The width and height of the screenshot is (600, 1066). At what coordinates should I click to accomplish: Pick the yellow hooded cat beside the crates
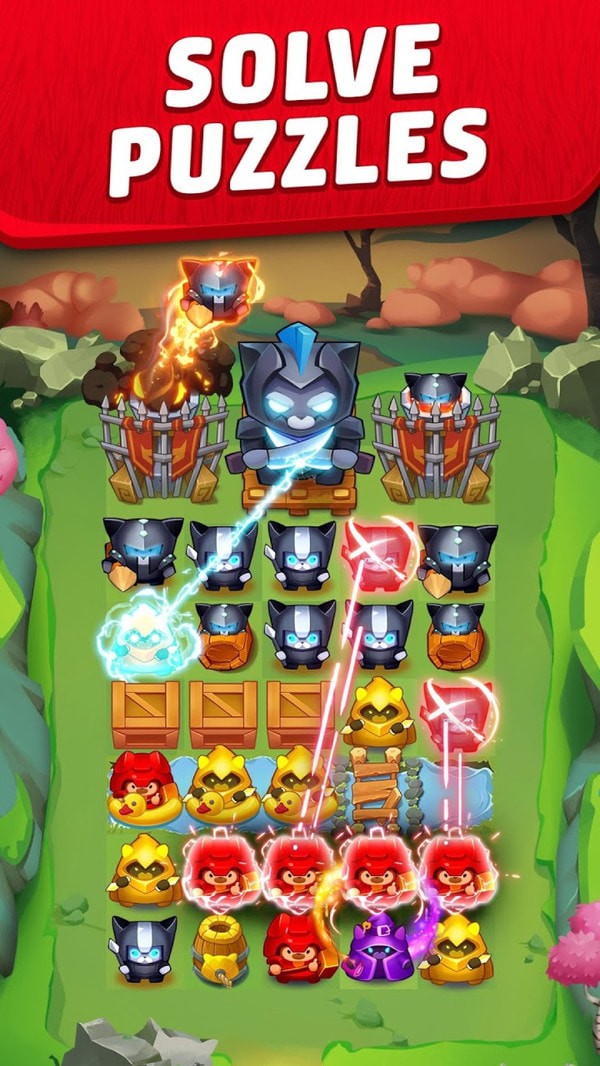point(376,712)
